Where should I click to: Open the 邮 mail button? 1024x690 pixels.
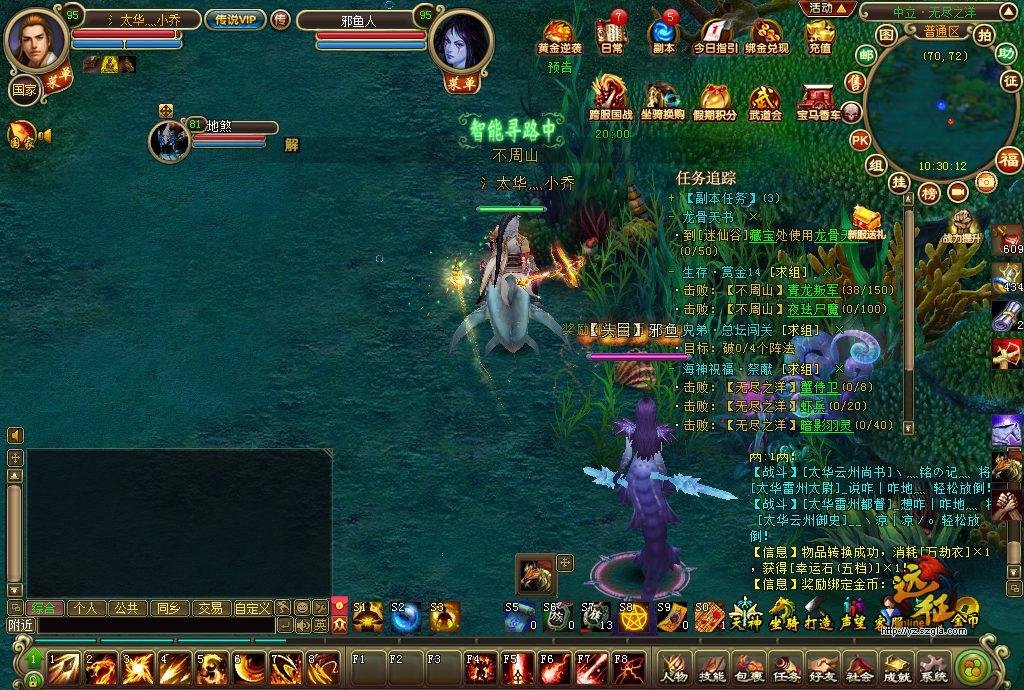click(866, 55)
